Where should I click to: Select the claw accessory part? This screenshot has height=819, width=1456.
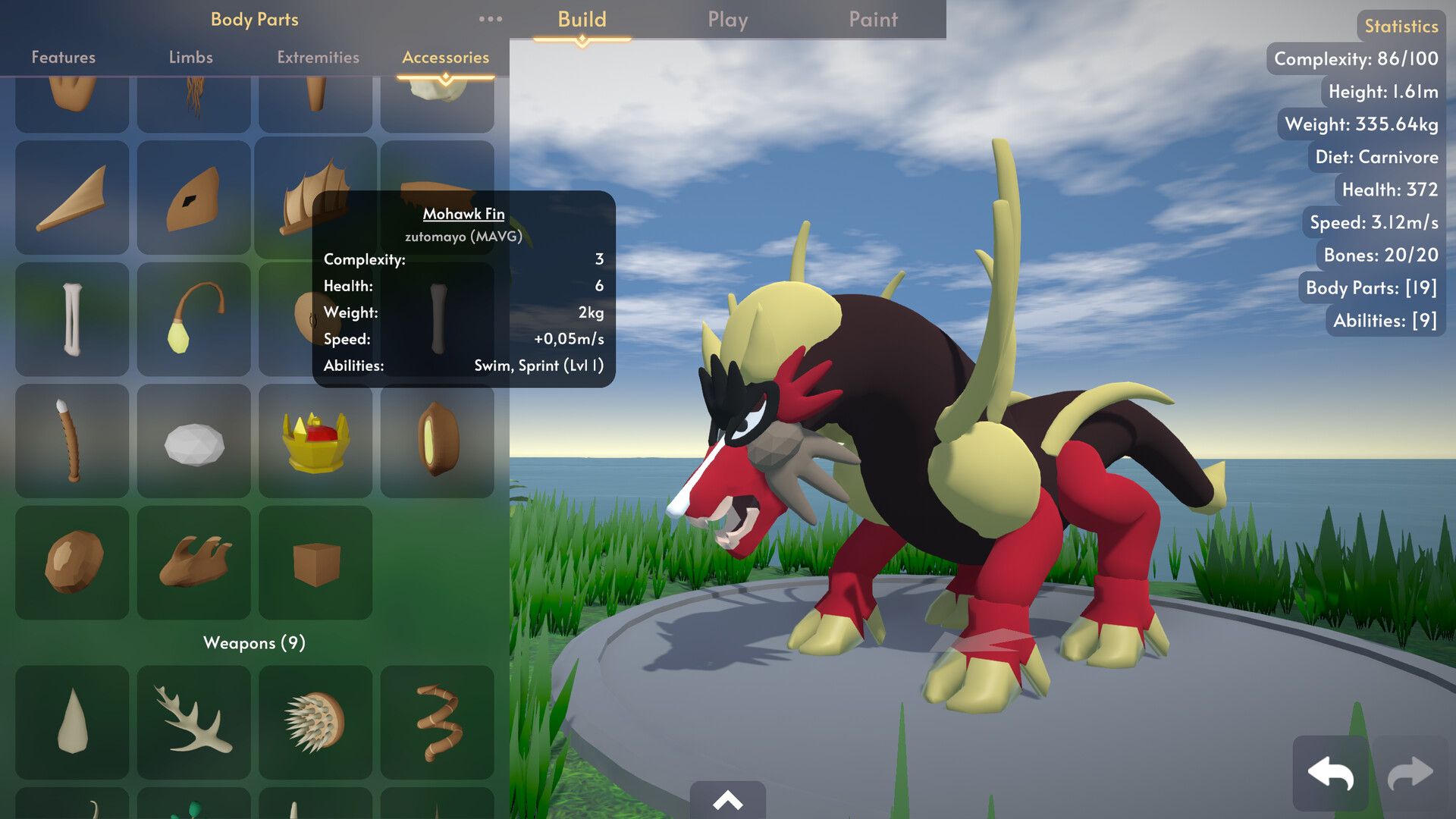(193, 561)
